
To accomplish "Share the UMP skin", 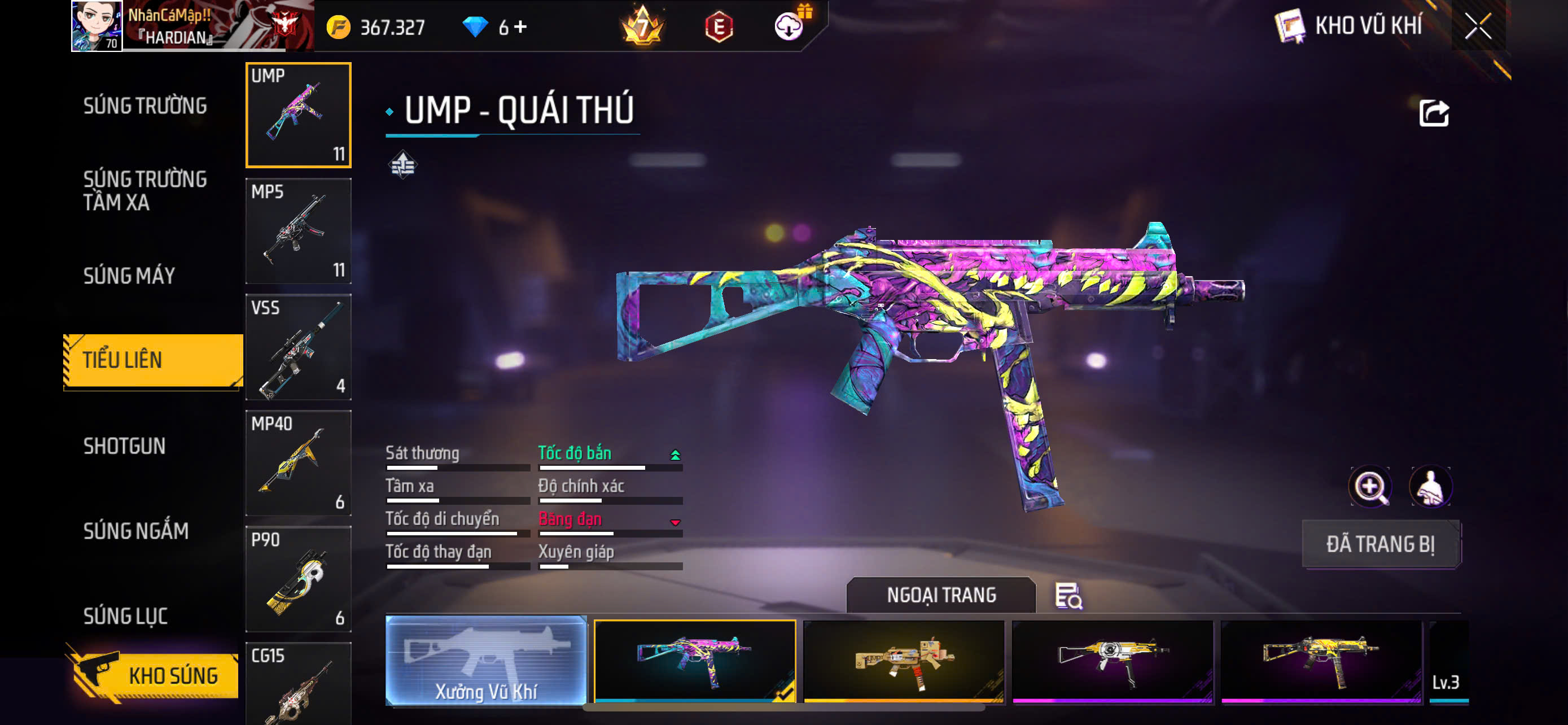I will pos(1434,113).
